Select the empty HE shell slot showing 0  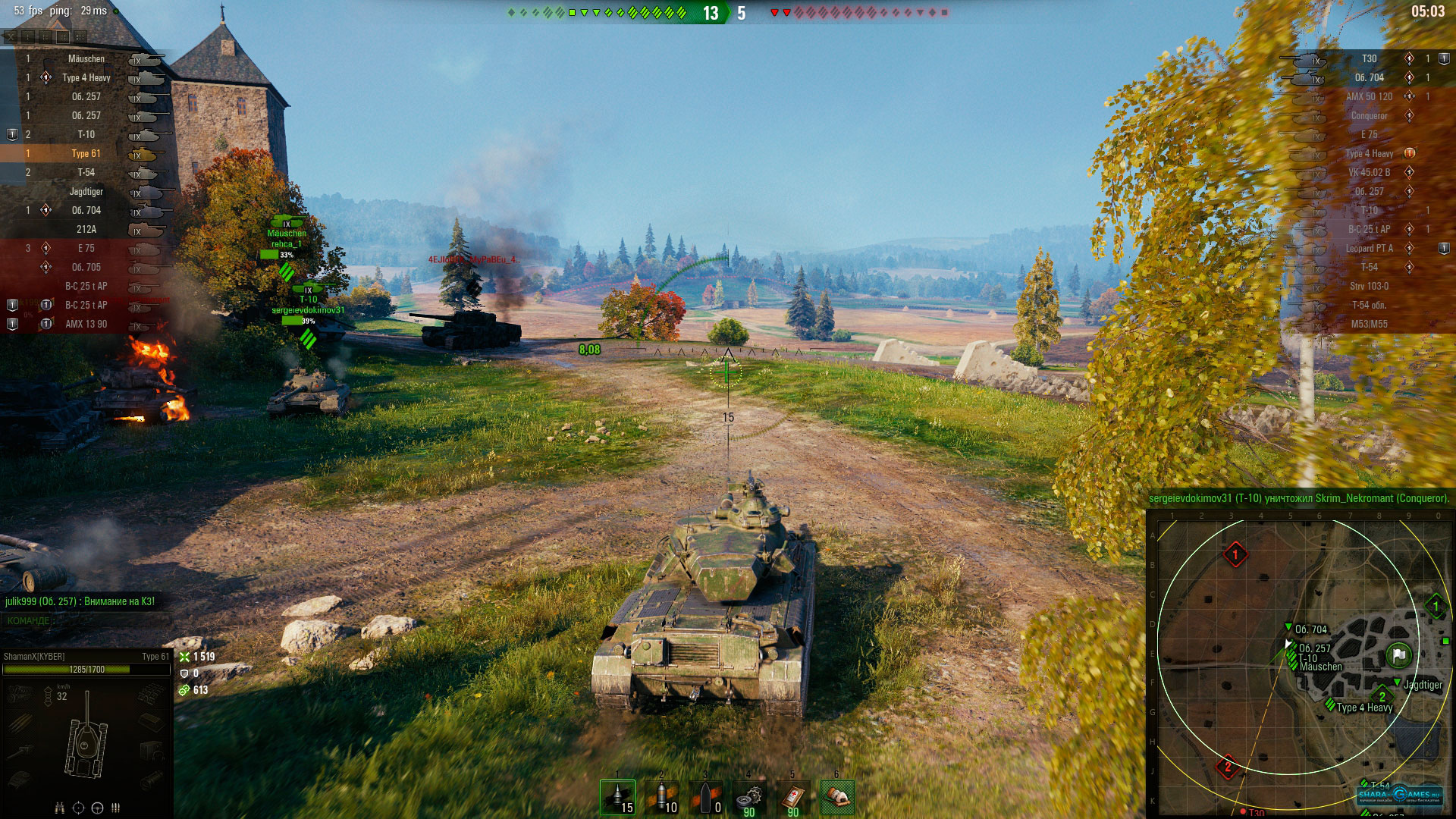coord(706,799)
